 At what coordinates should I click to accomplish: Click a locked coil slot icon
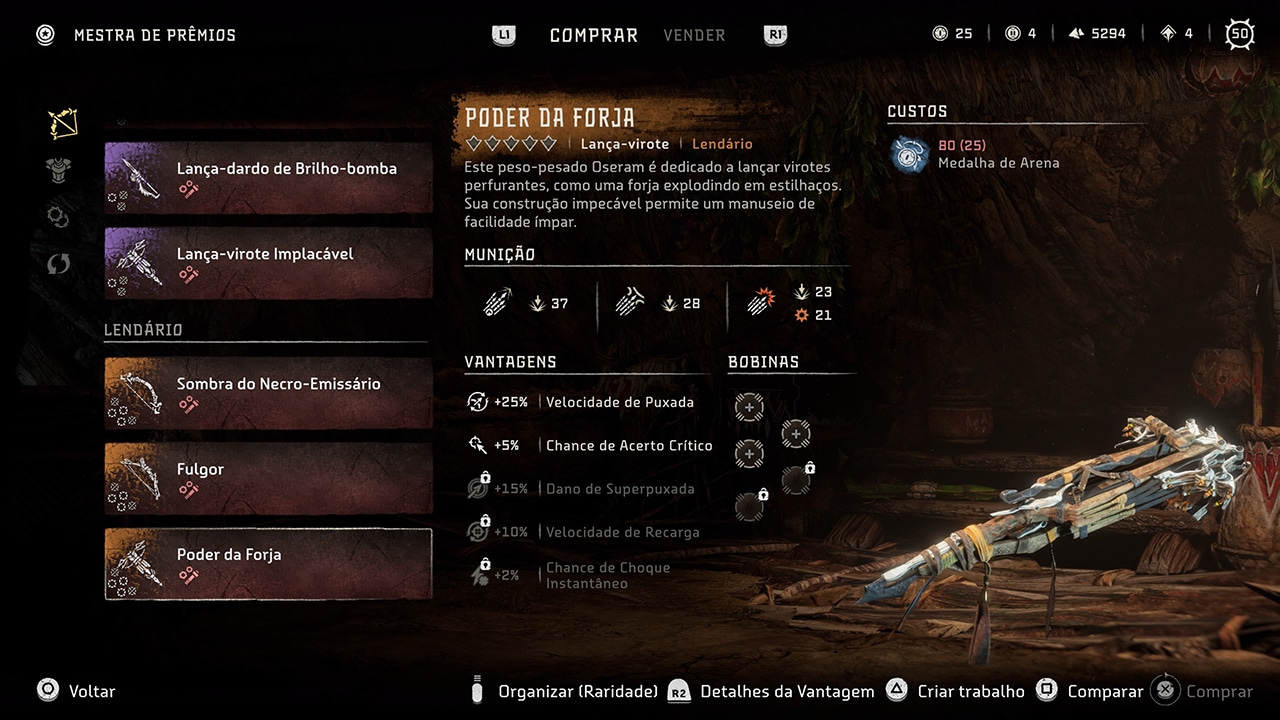click(x=796, y=481)
